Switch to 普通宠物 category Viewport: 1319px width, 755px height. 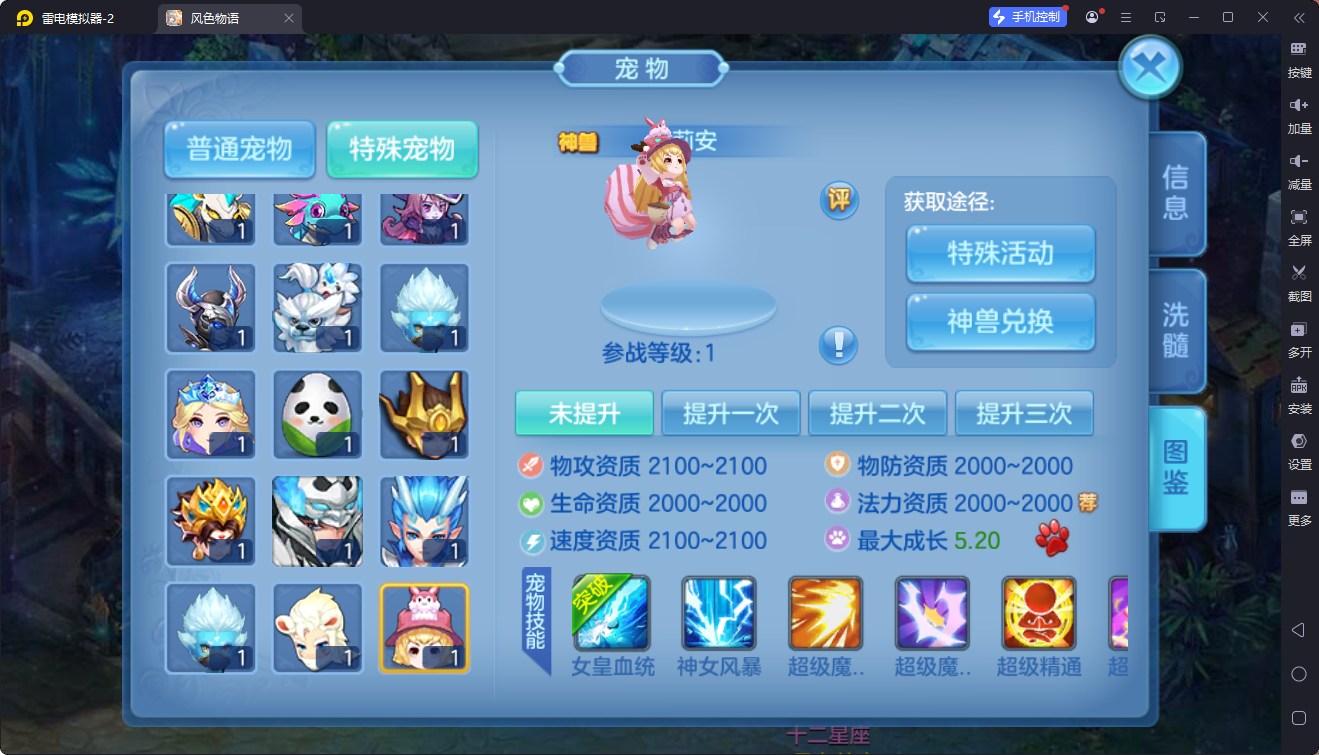(x=239, y=148)
